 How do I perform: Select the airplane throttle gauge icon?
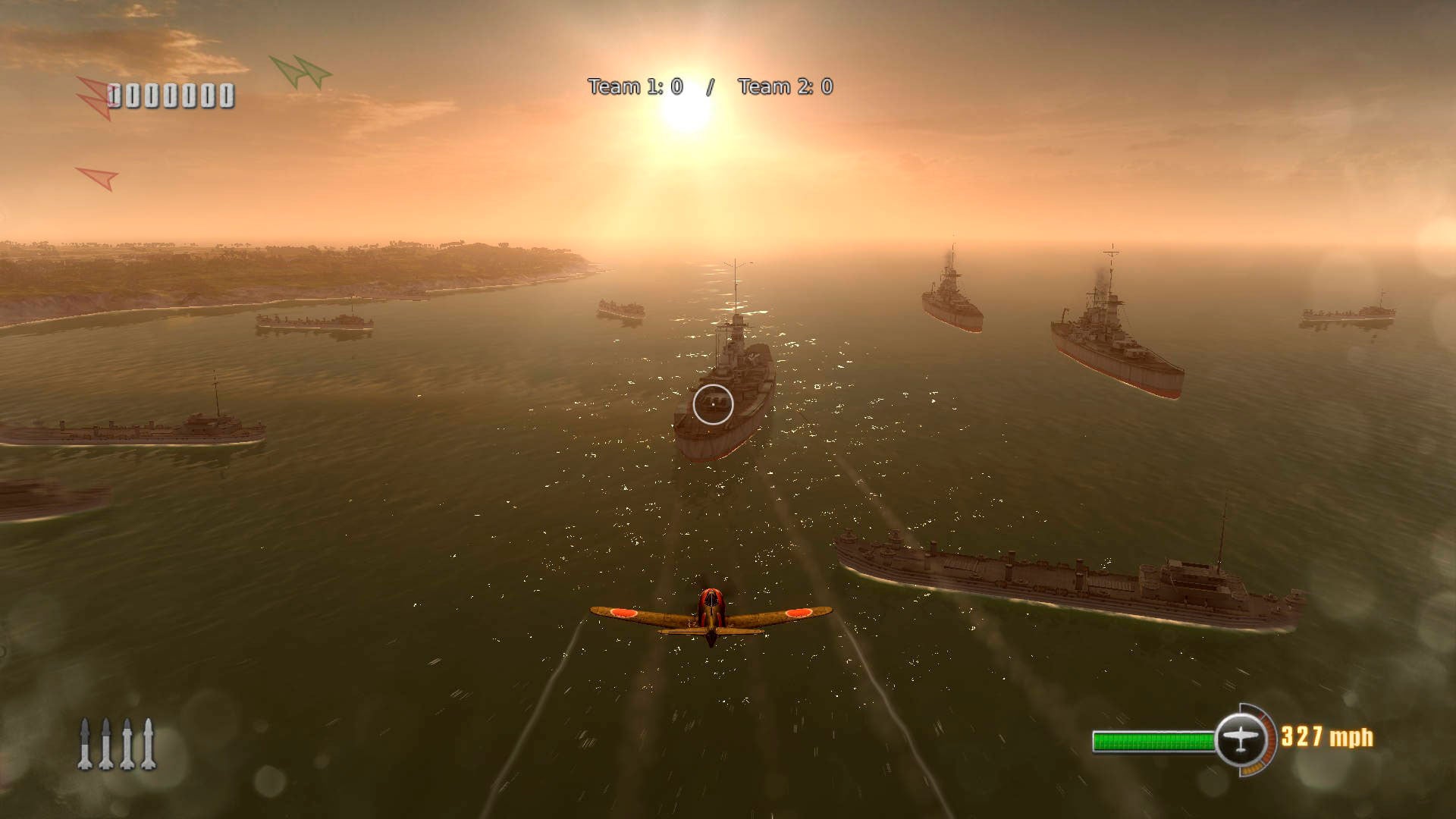pyautogui.click(x=1240, y=739)
